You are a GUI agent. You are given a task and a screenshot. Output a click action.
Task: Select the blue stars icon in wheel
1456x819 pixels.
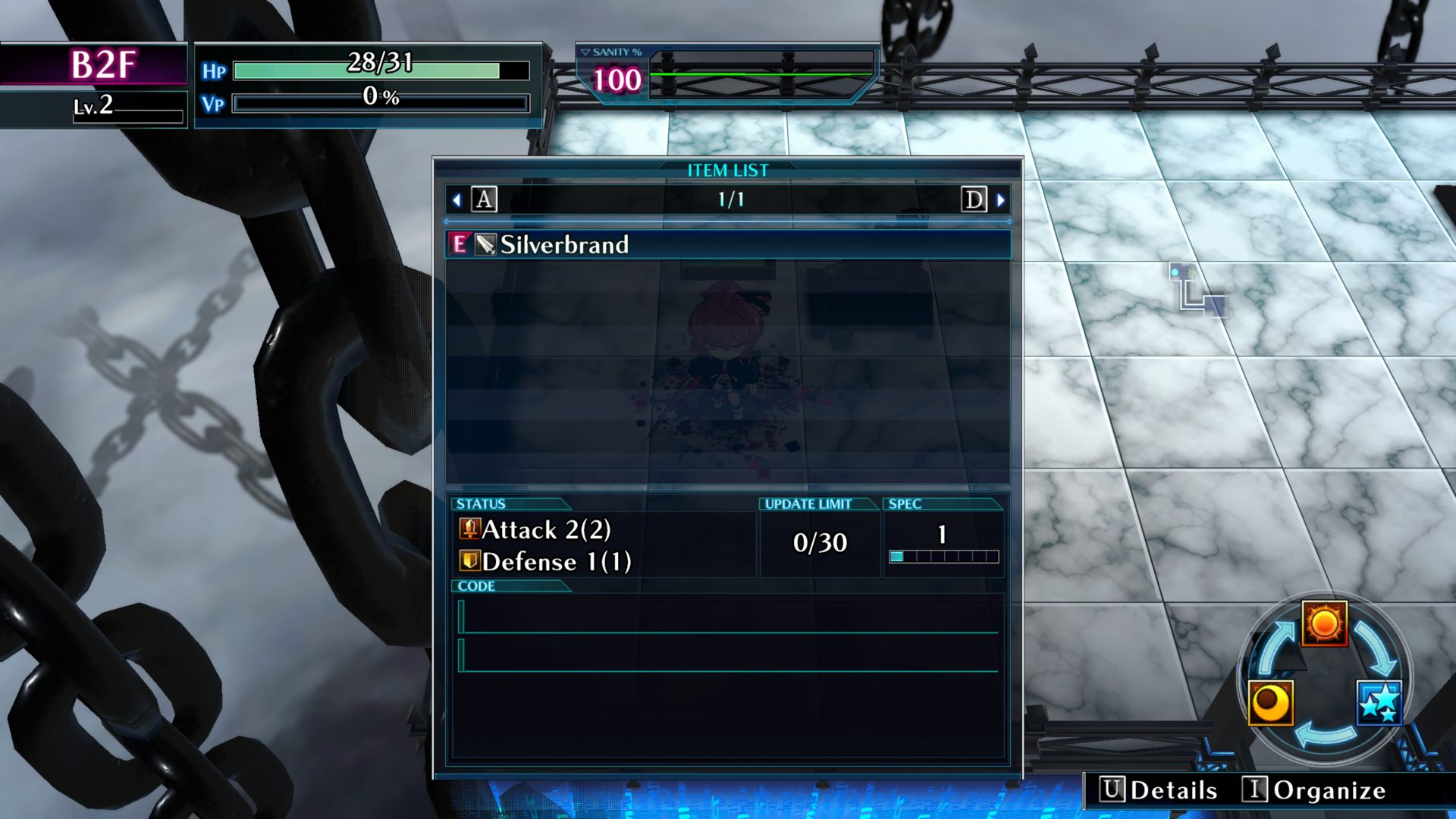click(1379, 703)
